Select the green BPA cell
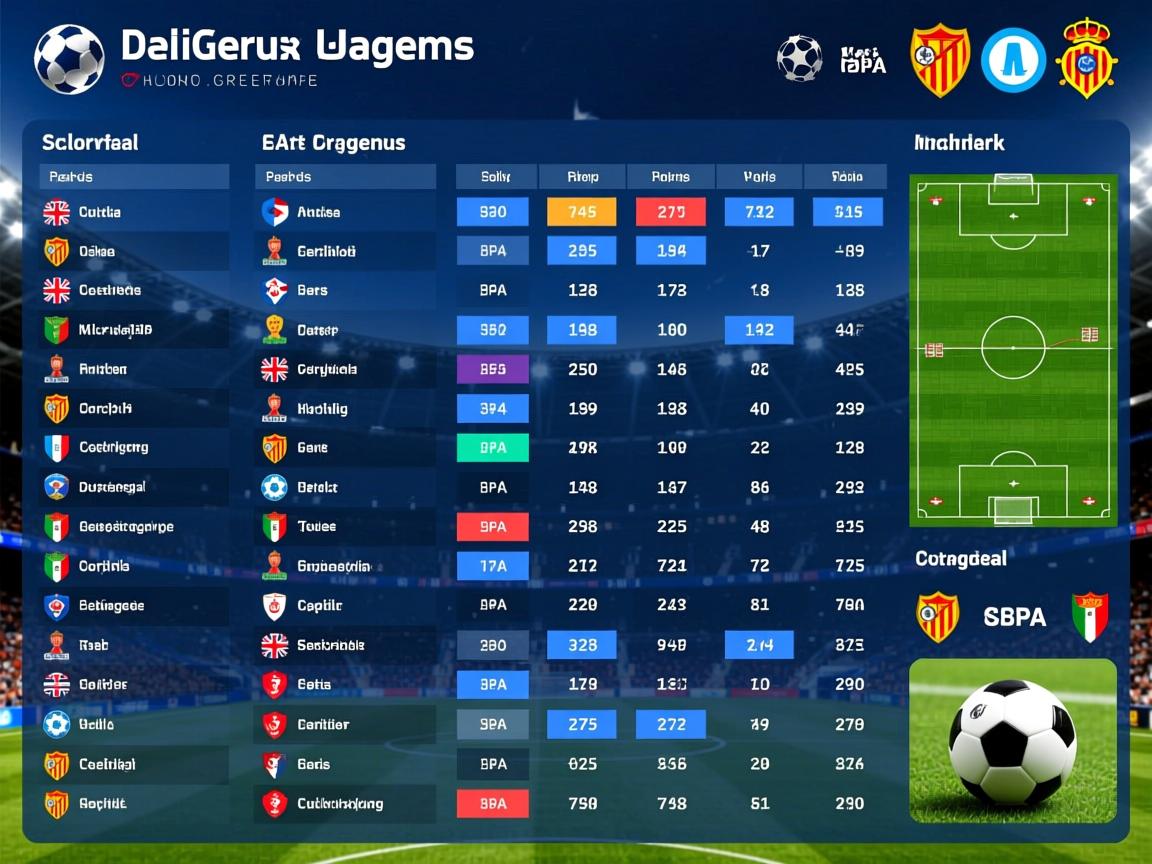Image resolution: width=1152 pixels, height=864 pixels. tap(492, 448)
